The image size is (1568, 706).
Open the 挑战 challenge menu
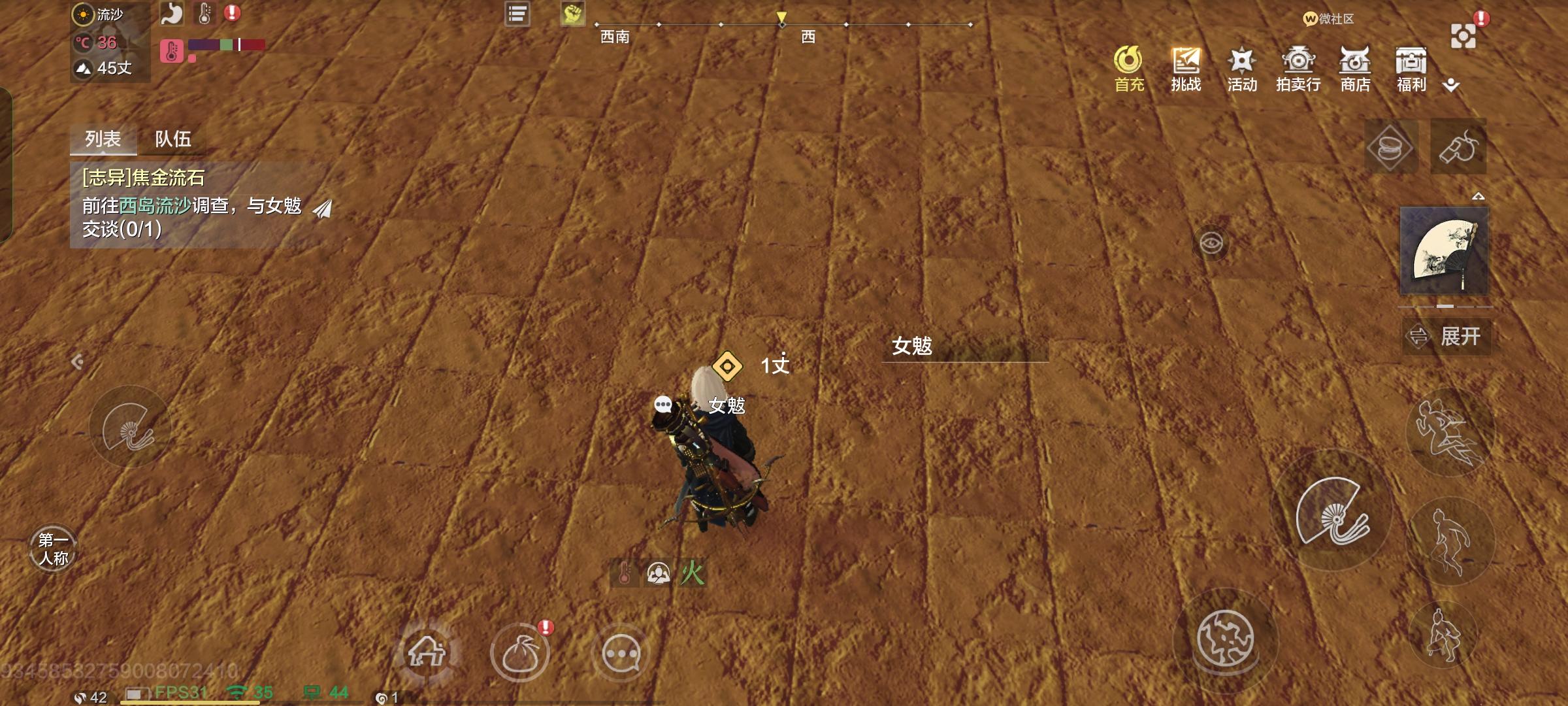point(1186,65)
